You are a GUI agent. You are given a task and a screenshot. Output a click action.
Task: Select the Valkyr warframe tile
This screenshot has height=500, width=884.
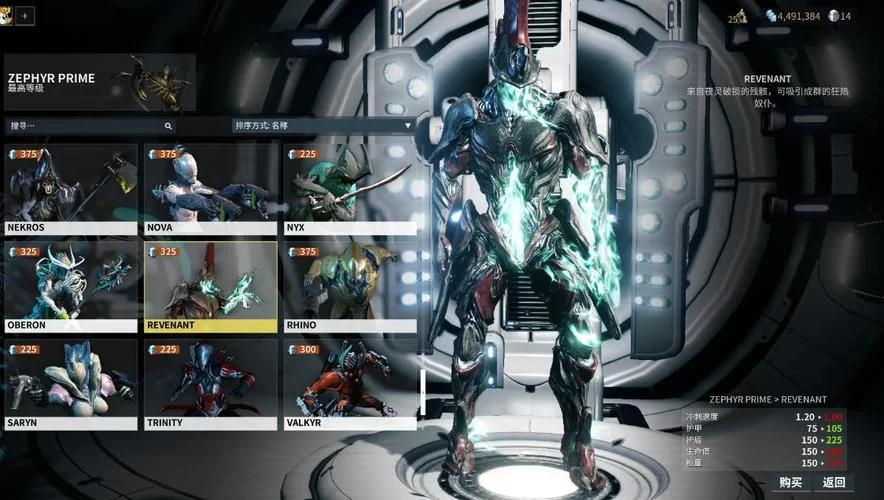point(349,382)
